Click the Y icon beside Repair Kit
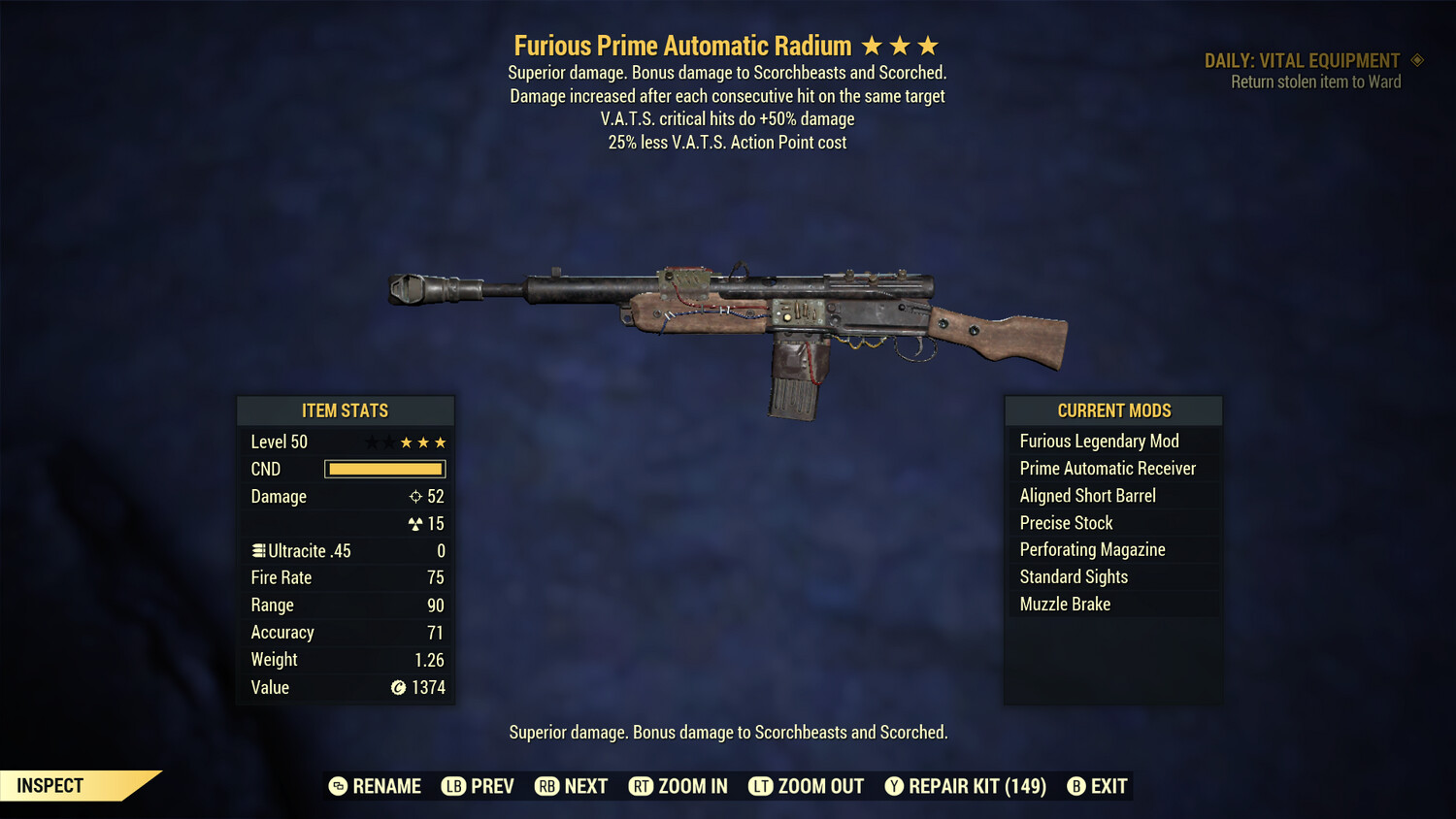This screenshot has height=819, width=1456. tap(893, 786)
